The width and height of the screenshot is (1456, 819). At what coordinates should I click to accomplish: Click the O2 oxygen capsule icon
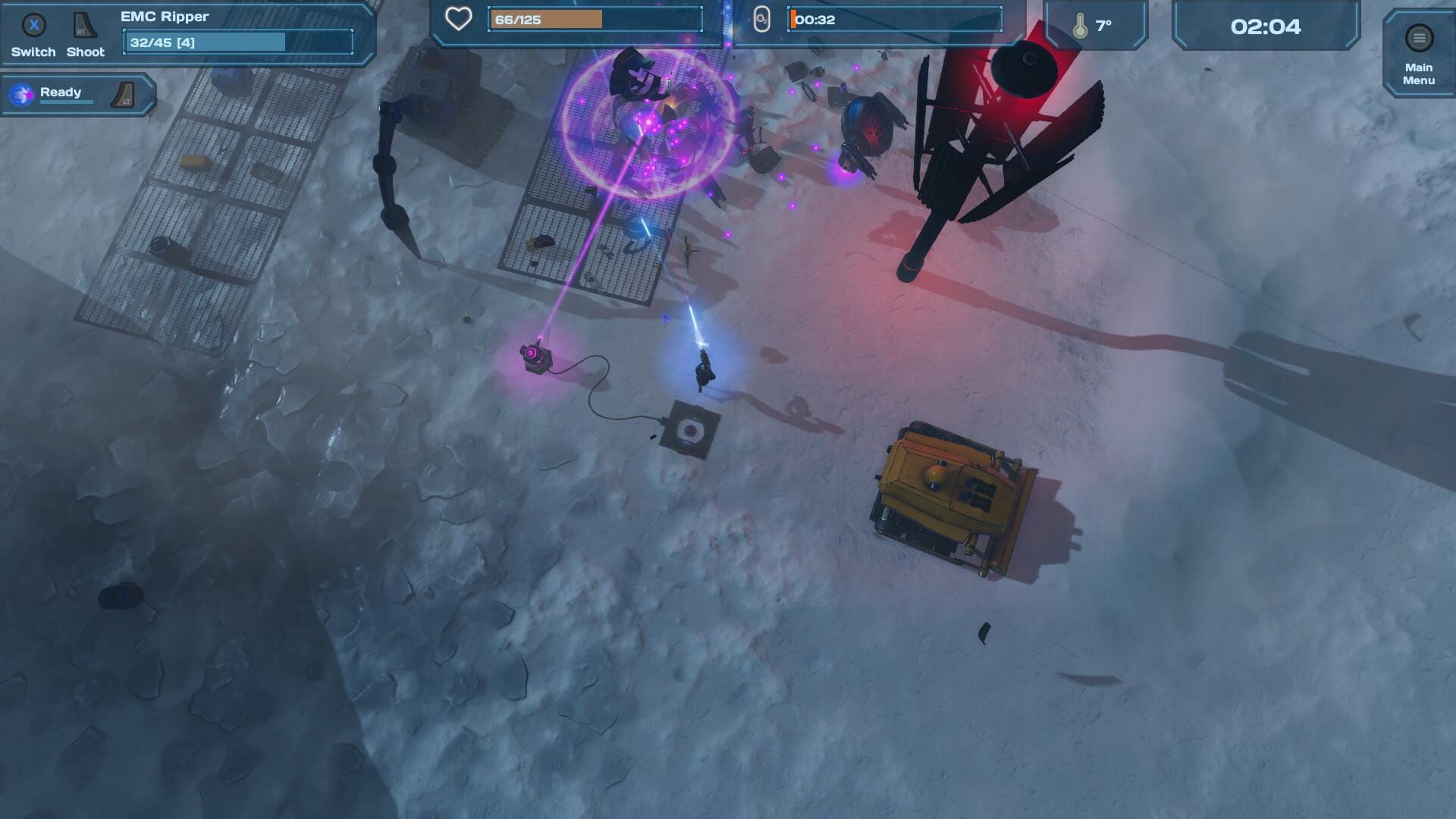tap(761, 18)
